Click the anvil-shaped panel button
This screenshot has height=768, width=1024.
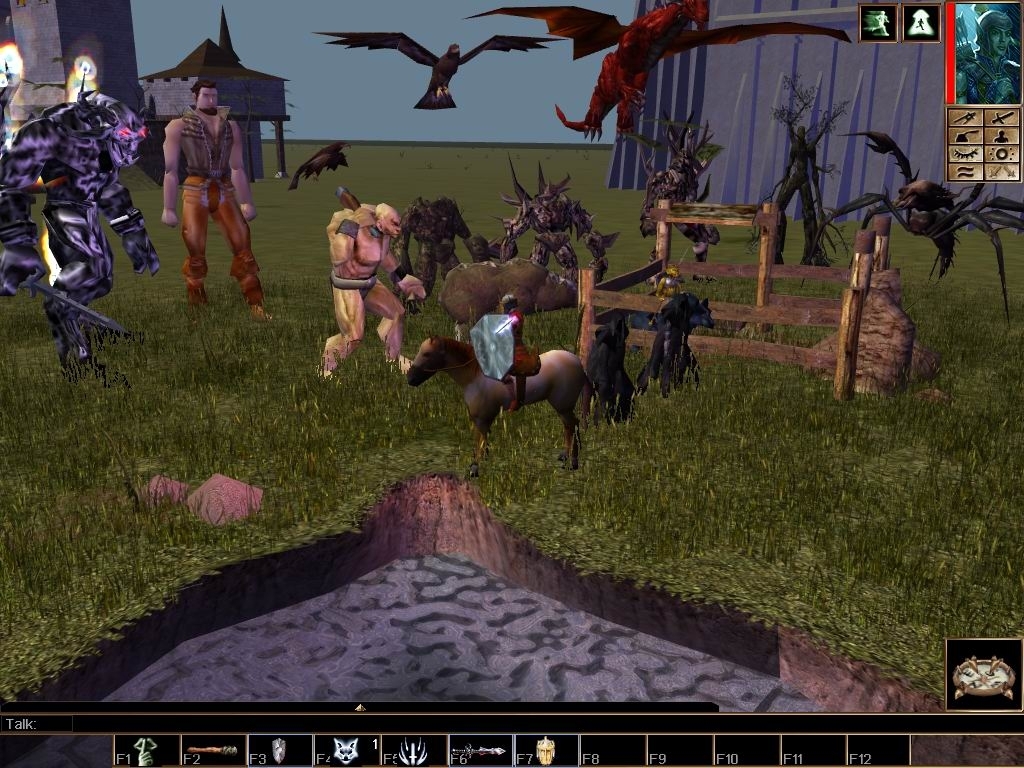pos(966,136)
